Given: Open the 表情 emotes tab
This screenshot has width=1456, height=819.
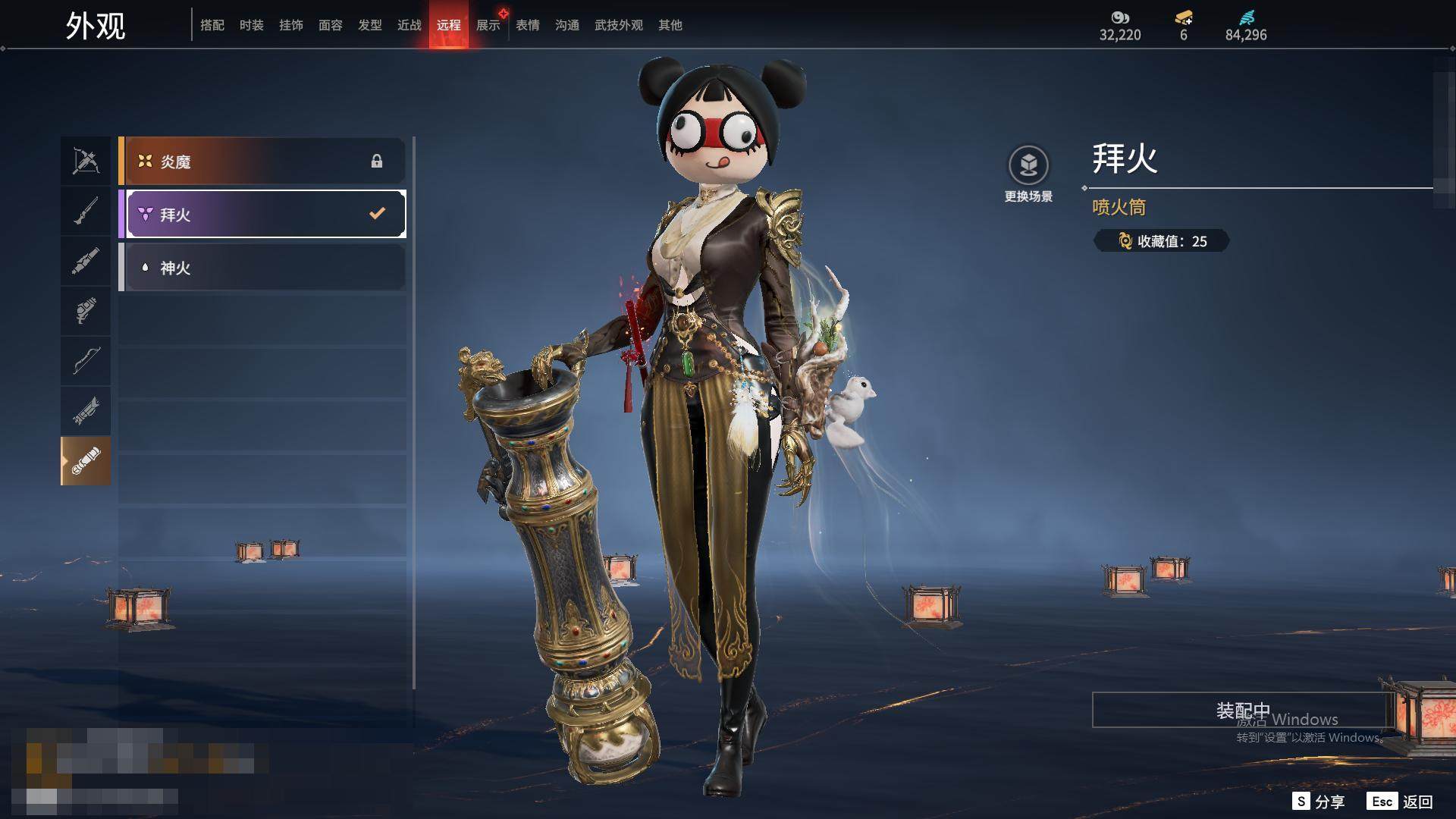Looking at the screenshot, I should tap(528, 25).
